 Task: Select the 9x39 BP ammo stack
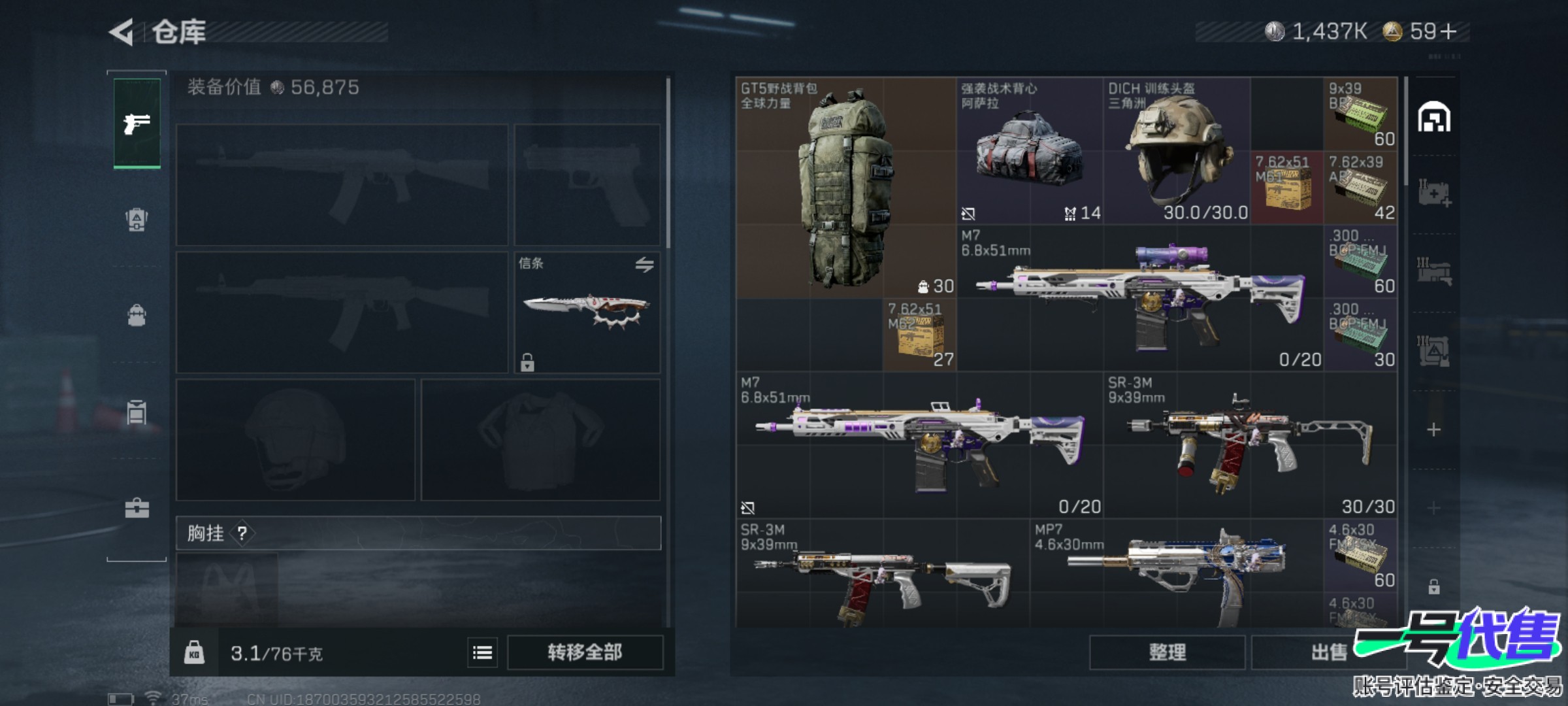(x=1360, y=114)
